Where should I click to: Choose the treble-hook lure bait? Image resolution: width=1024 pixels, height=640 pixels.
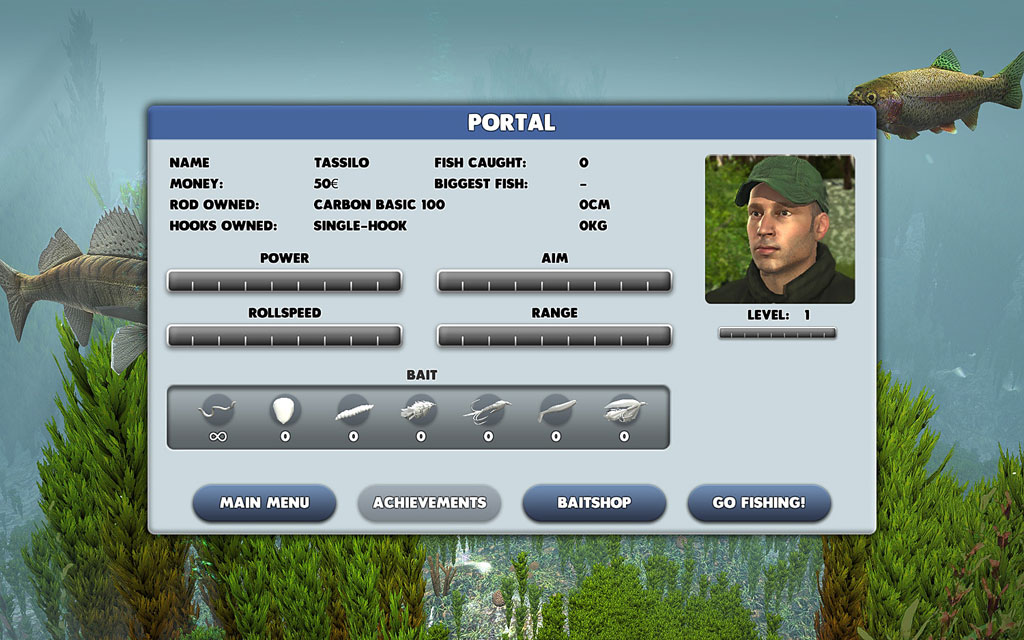488,410
